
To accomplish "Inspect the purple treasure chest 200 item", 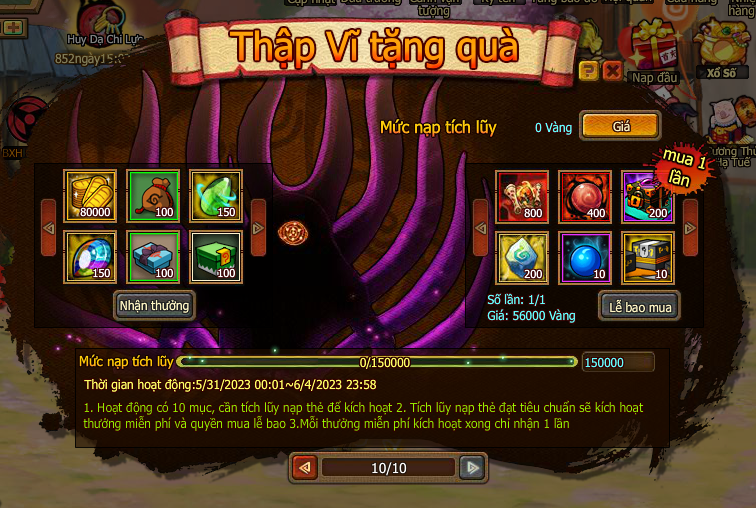I will 647,196.
